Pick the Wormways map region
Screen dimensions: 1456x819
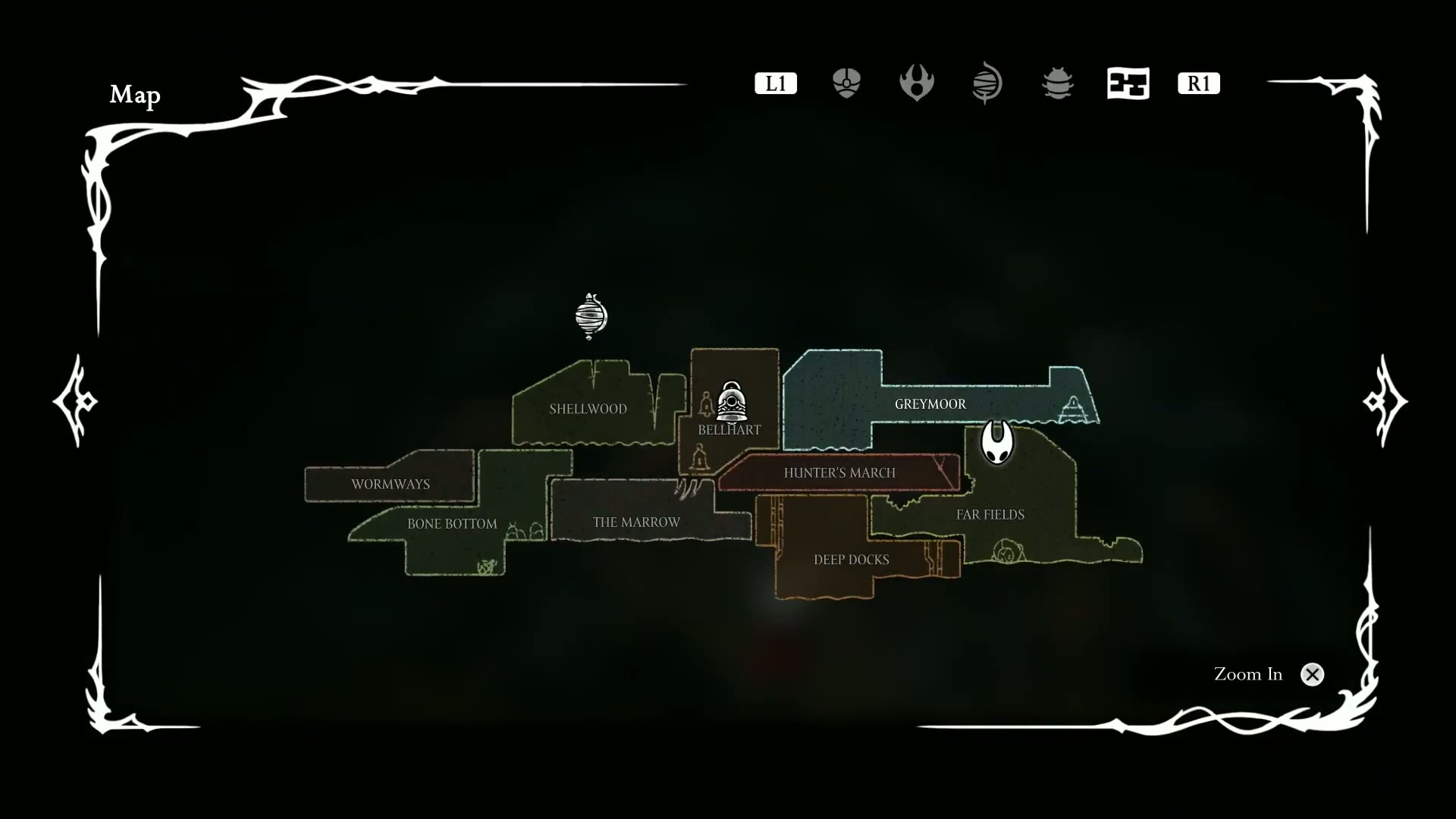(x=390, y=484)
